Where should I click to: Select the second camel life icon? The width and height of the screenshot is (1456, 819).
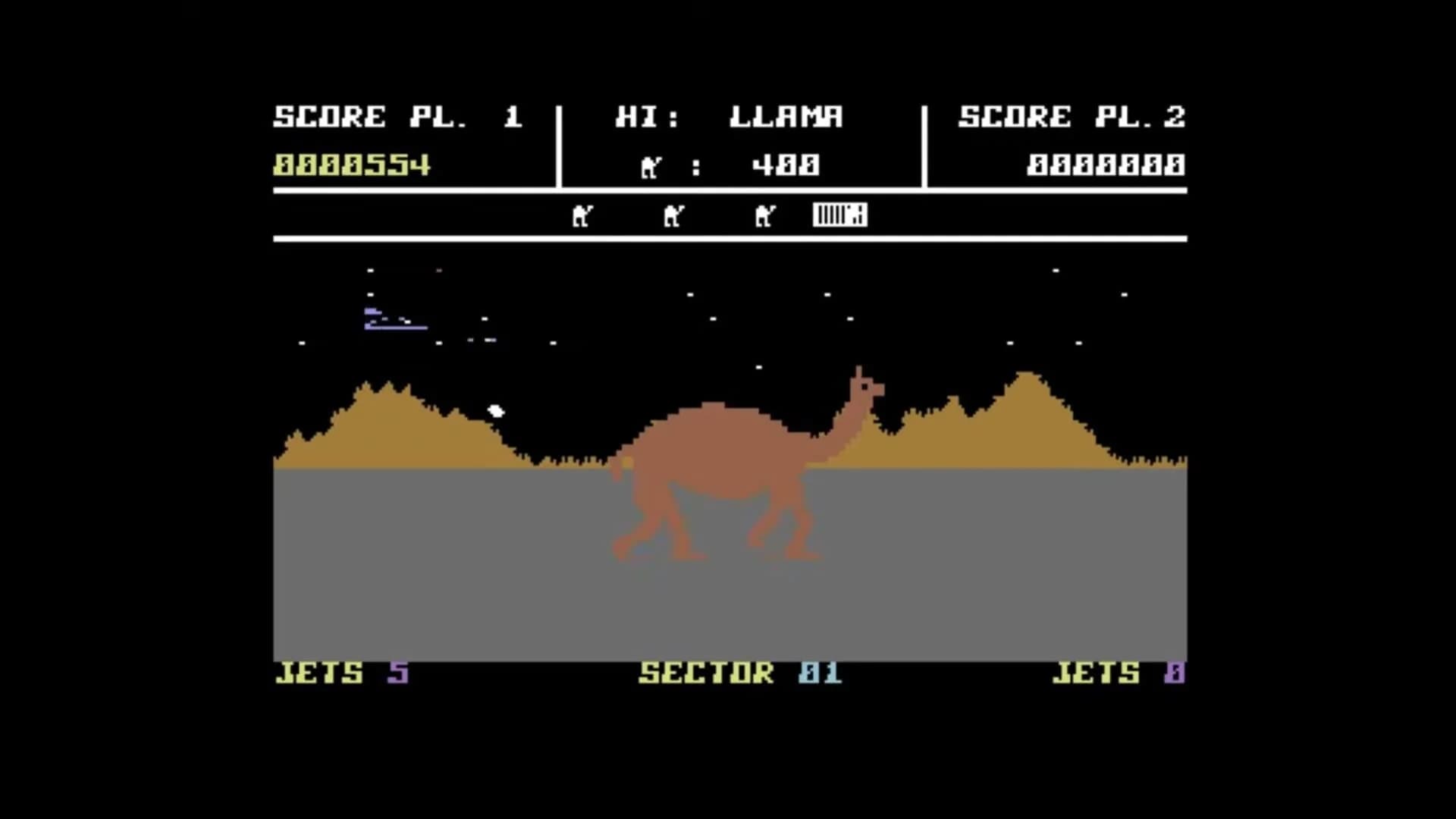click(x=673, y=215)
